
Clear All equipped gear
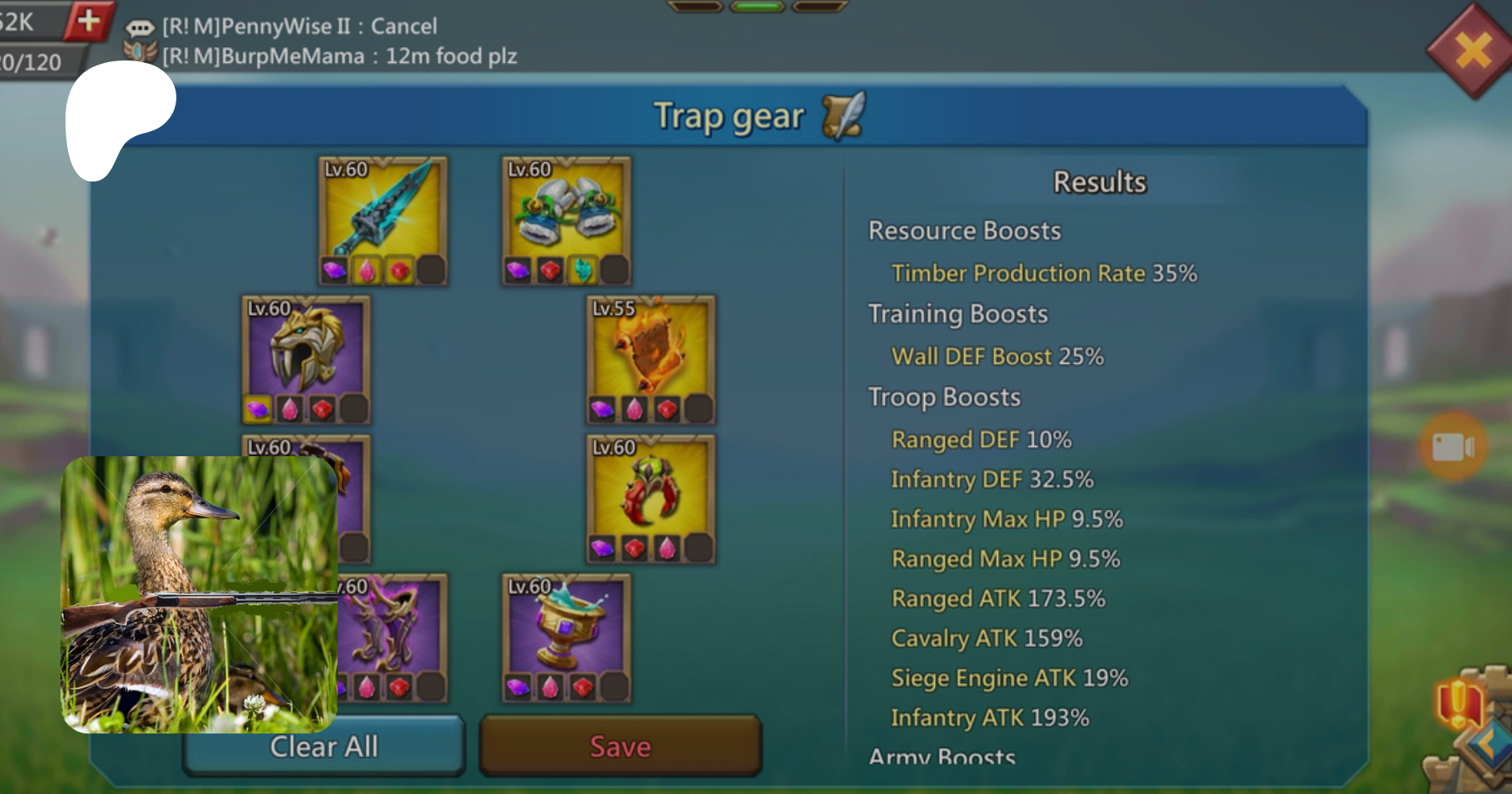[323, 746]
